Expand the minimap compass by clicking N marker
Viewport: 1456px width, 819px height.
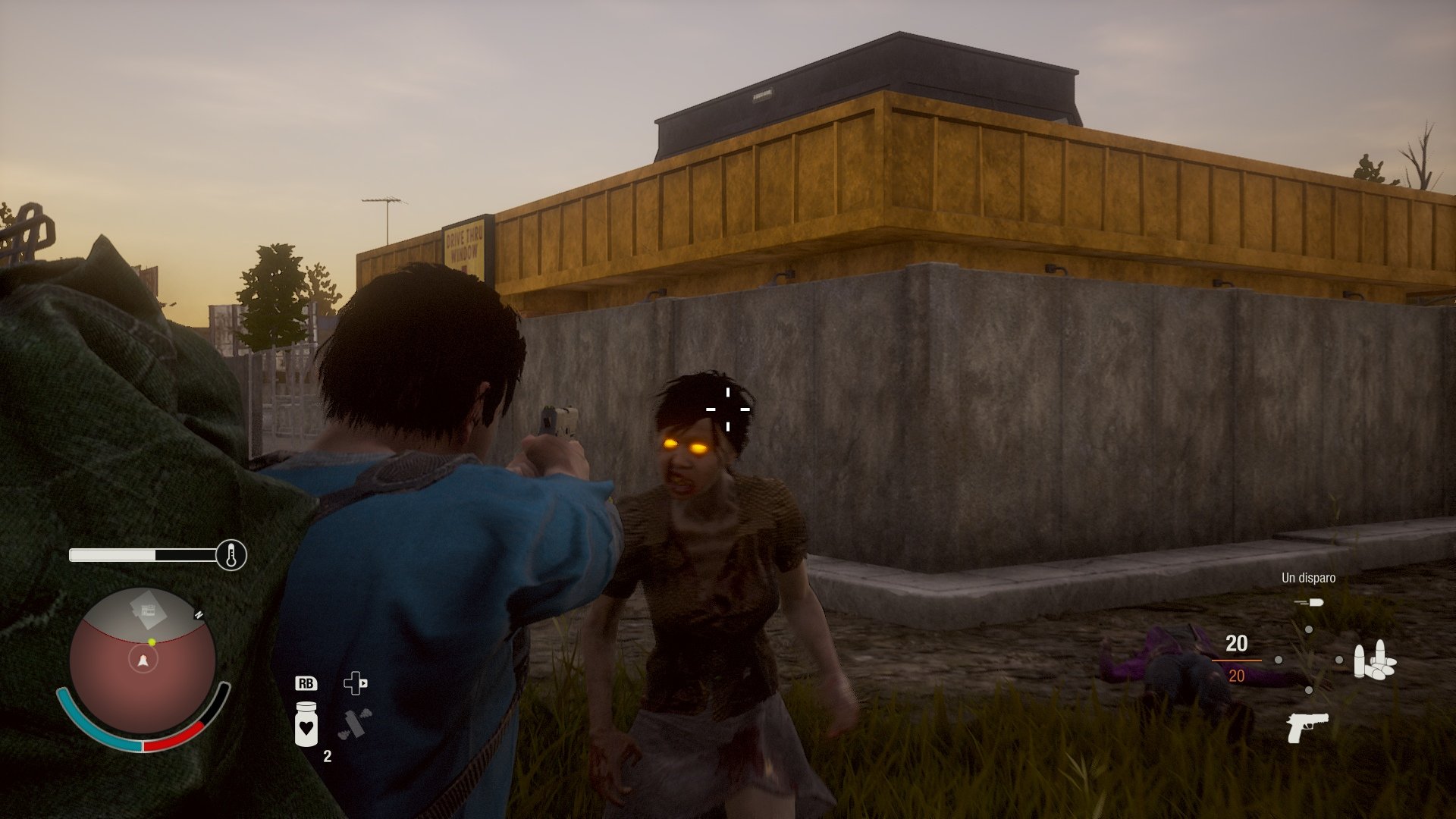tap(199, 614)
